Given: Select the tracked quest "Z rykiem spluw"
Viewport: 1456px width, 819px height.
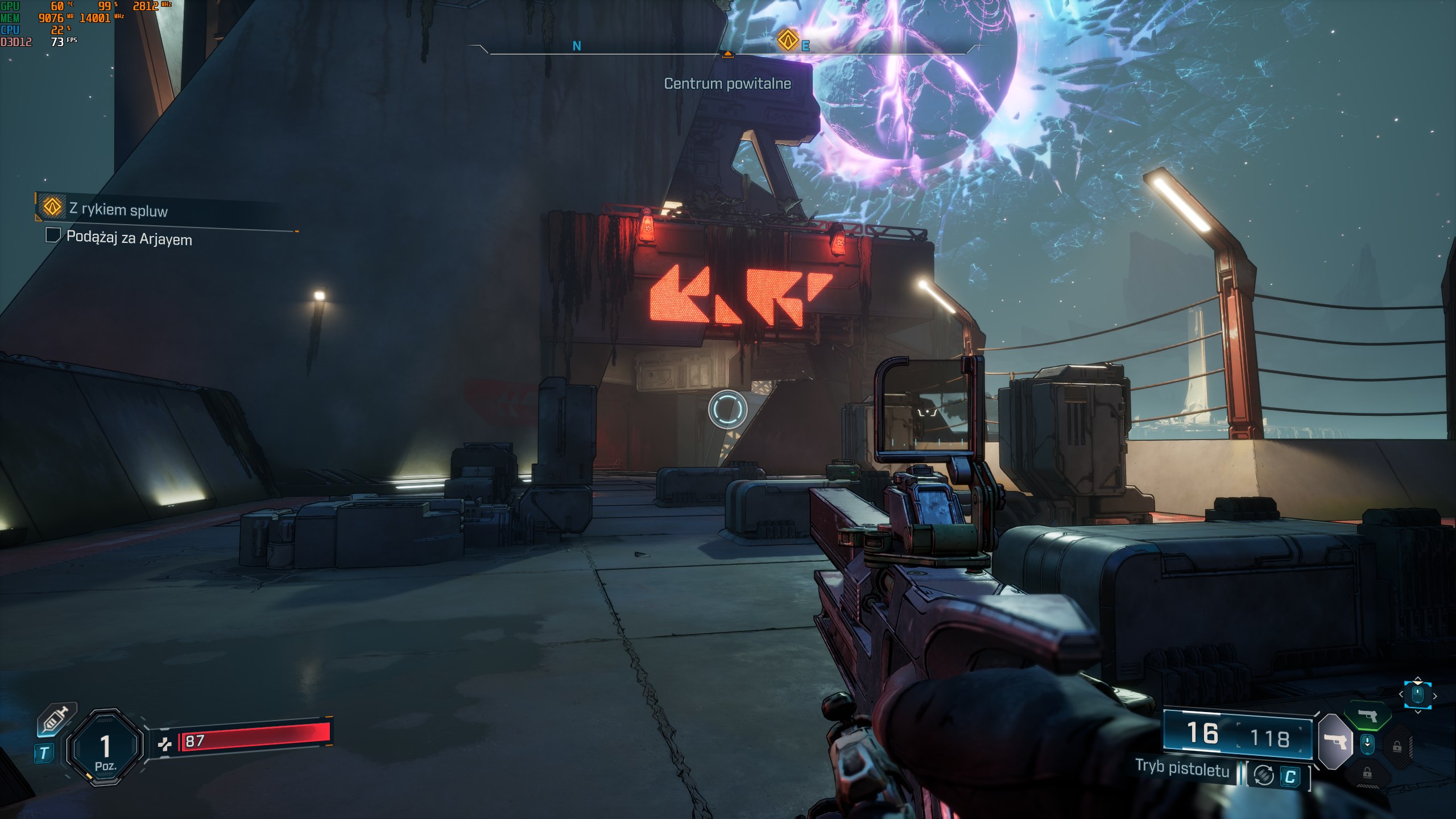Looking at the screenshot, I should pos(118,209).
